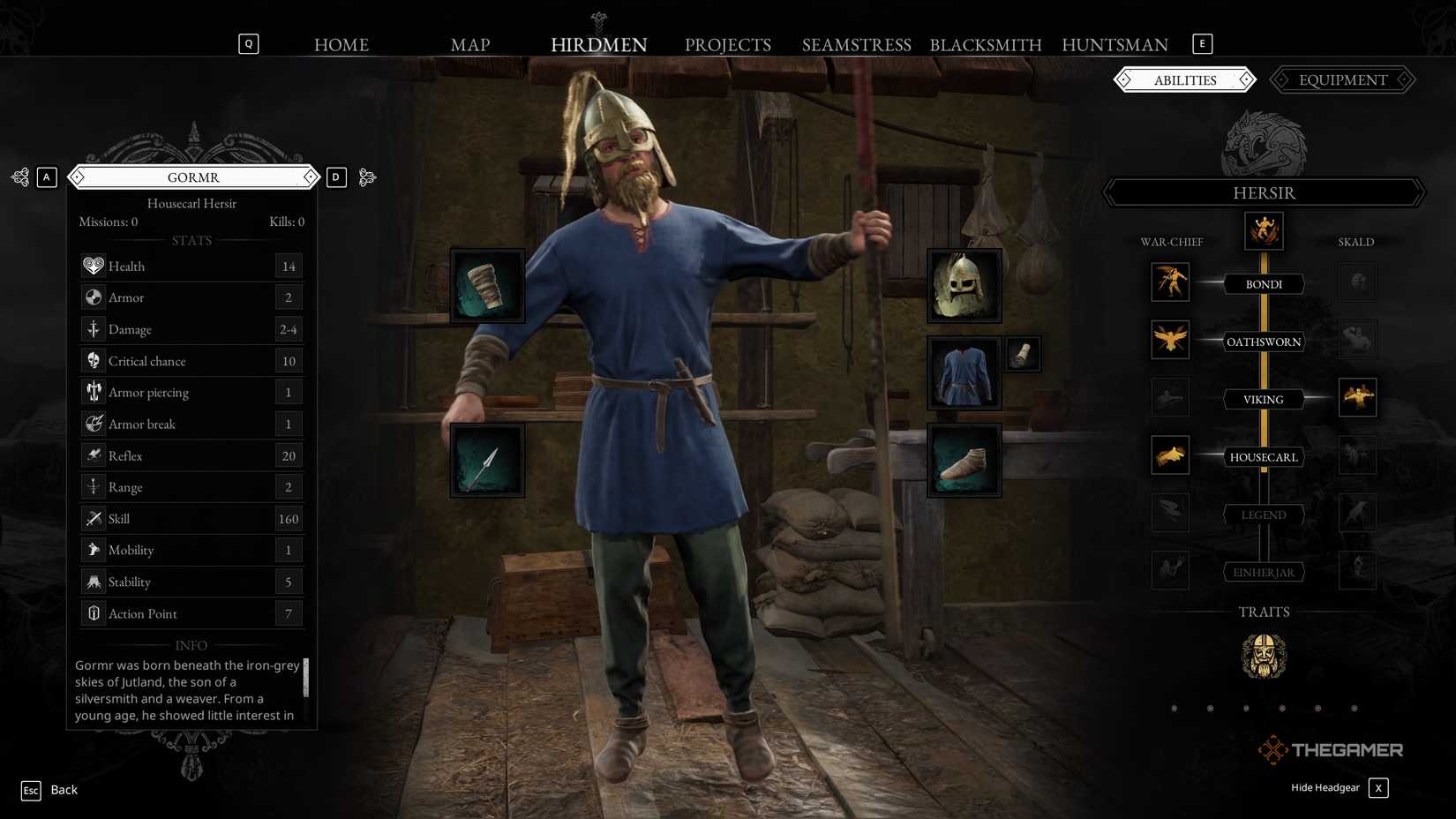Click the Housecarl ability icon in War-Chief column
The width and height of the screenshot is (1456, 819).
click(x=1170, y=455)
